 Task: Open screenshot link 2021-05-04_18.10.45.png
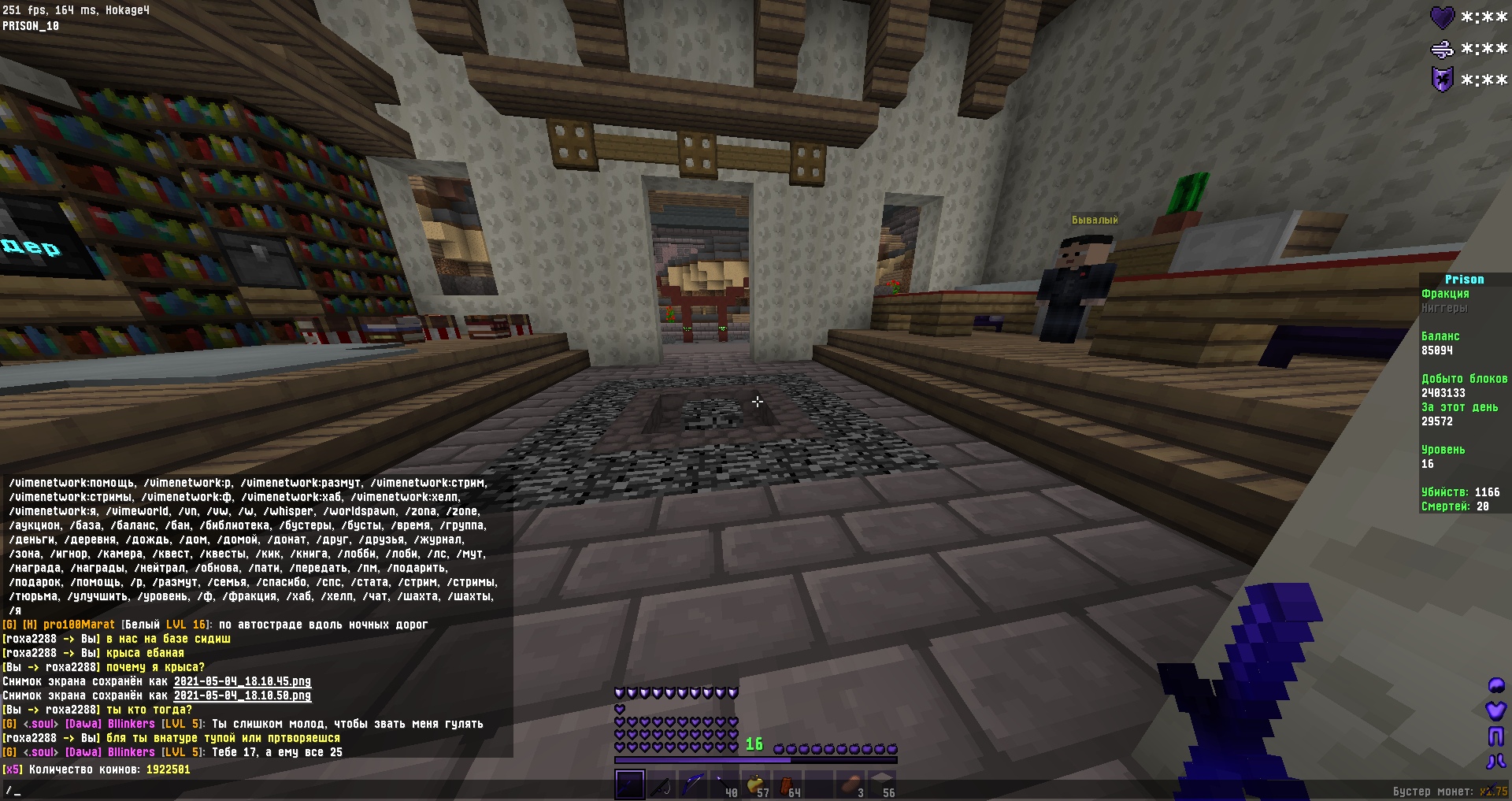[x=242, y=682]
